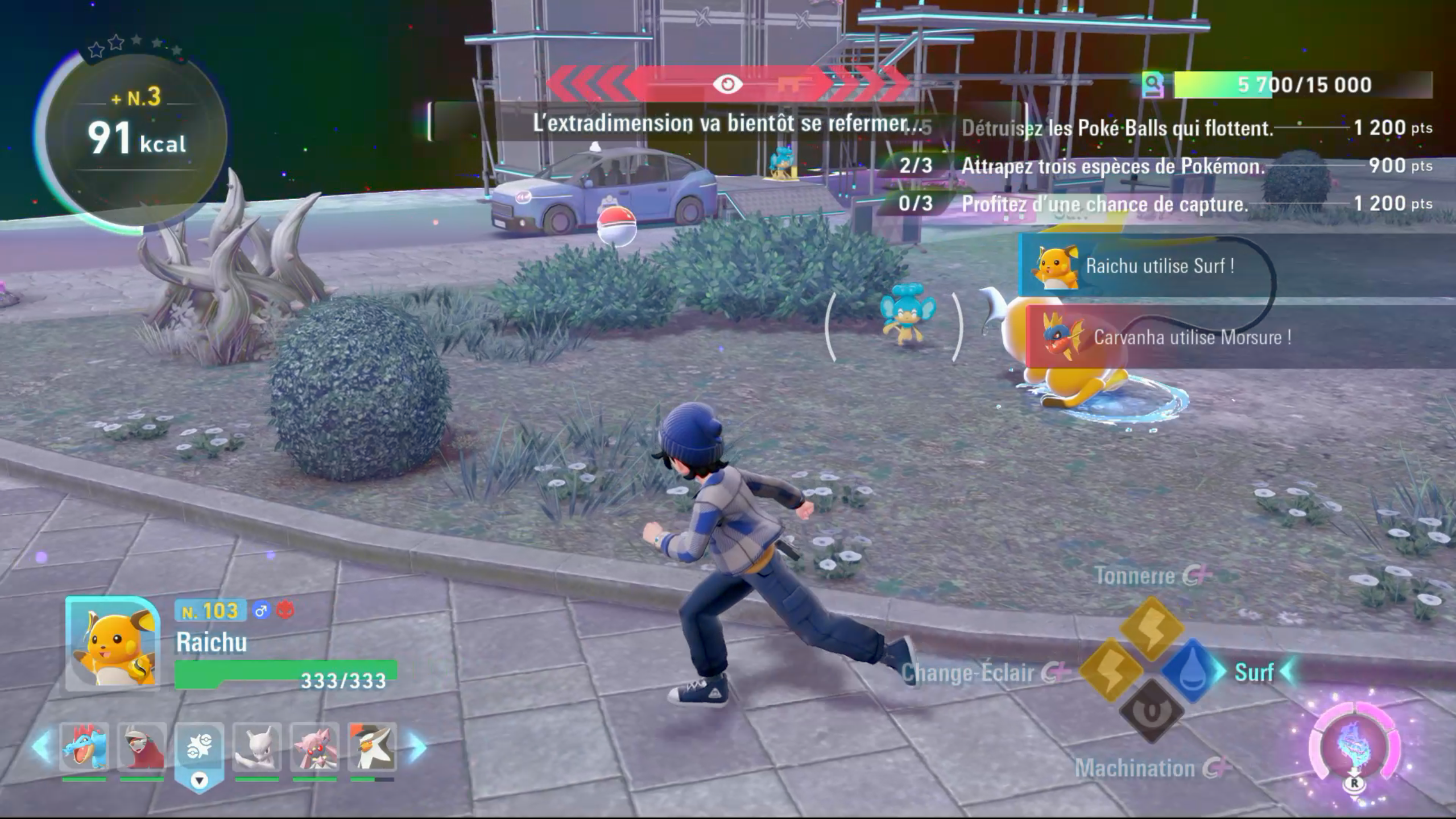Open the kcal level gauge

point(135,136)
